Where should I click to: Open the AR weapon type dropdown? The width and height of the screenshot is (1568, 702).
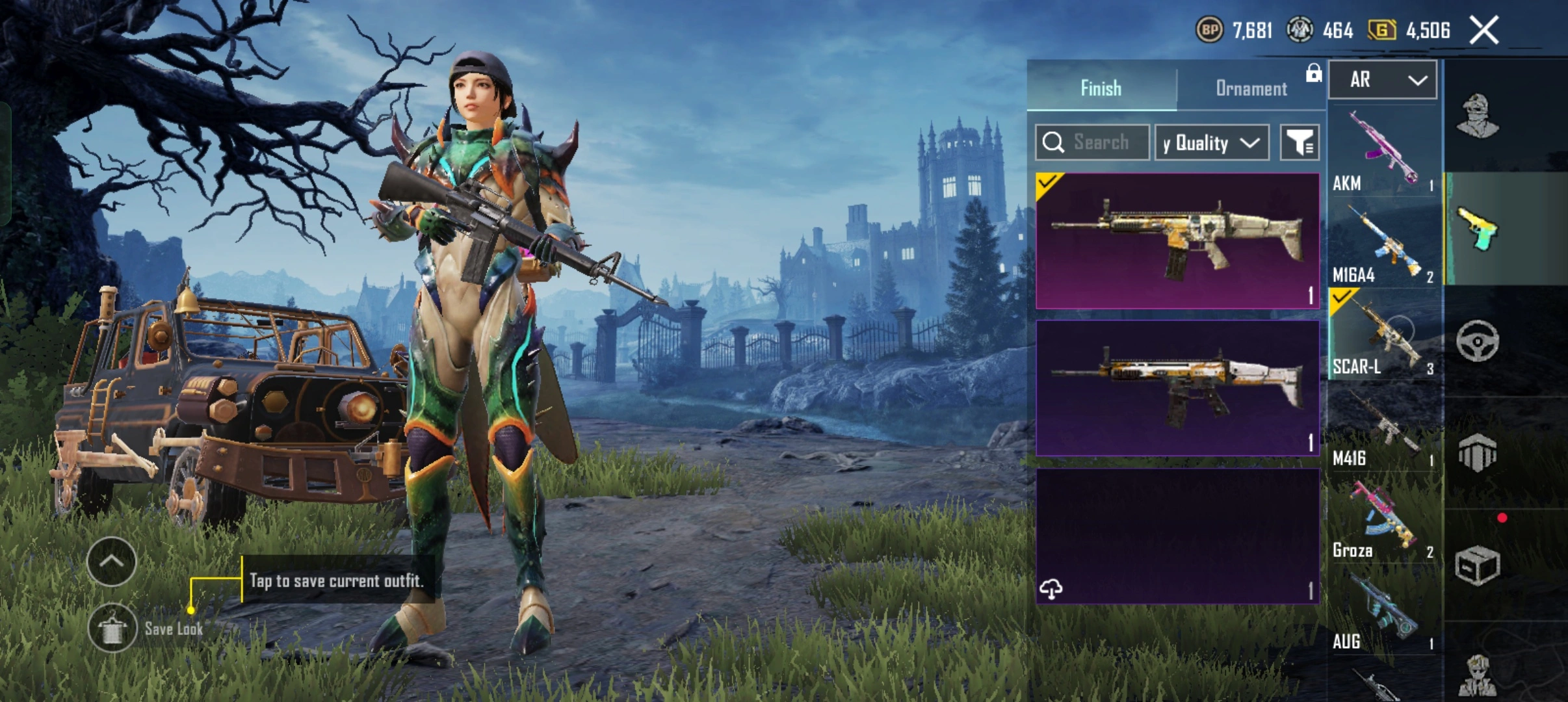[x=1383, y=80]
